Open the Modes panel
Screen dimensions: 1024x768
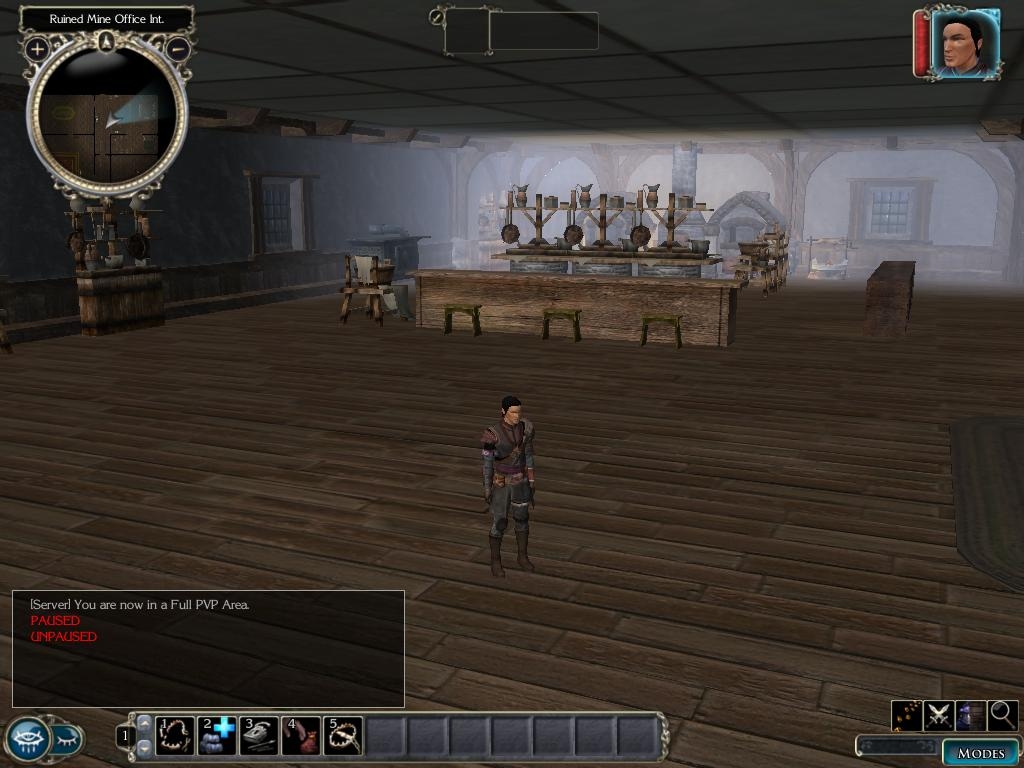click(979, 753)
